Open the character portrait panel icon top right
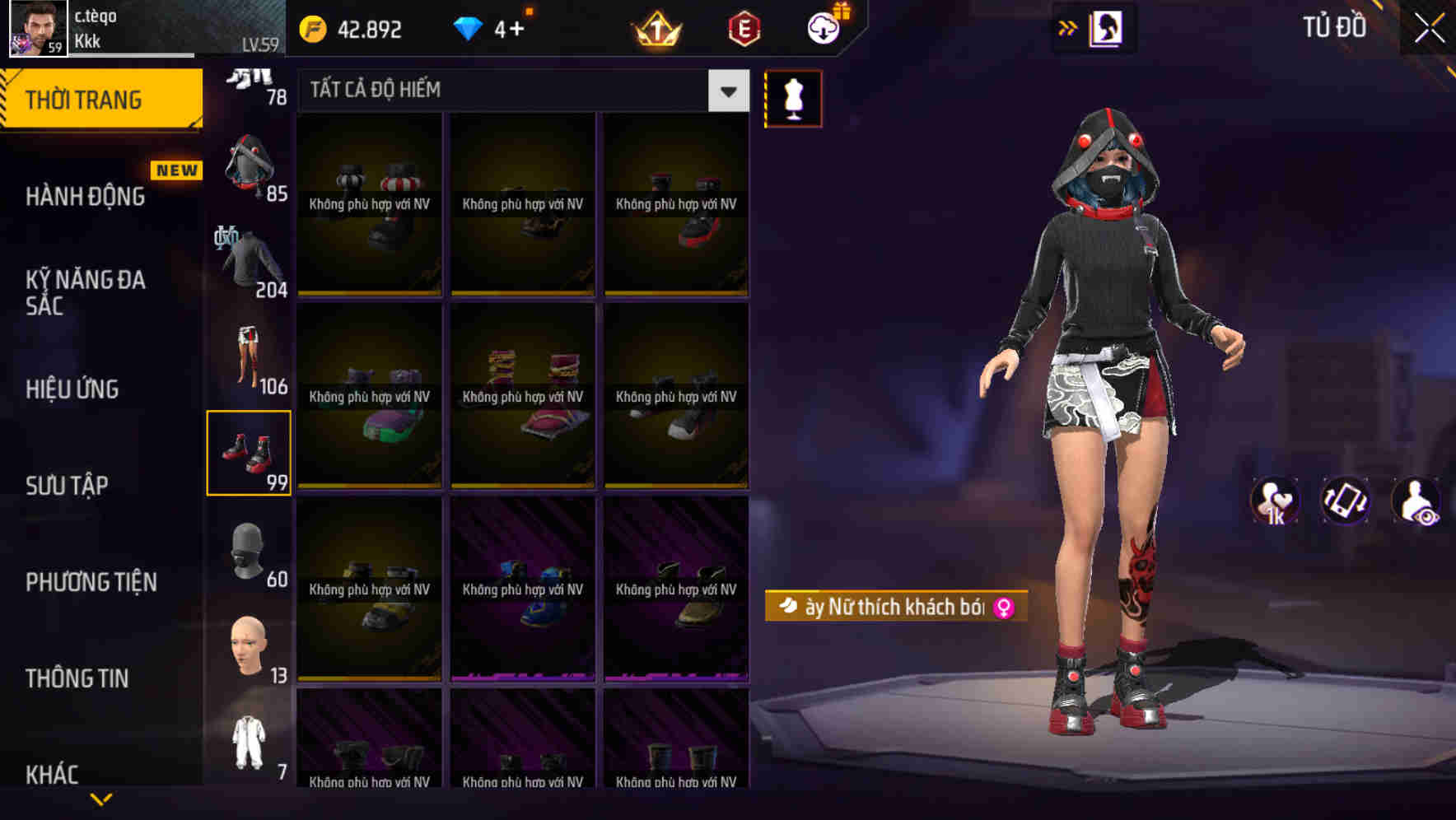Image resolution: width=1456 pixels, height=820 pixels. pos(1105,27)
